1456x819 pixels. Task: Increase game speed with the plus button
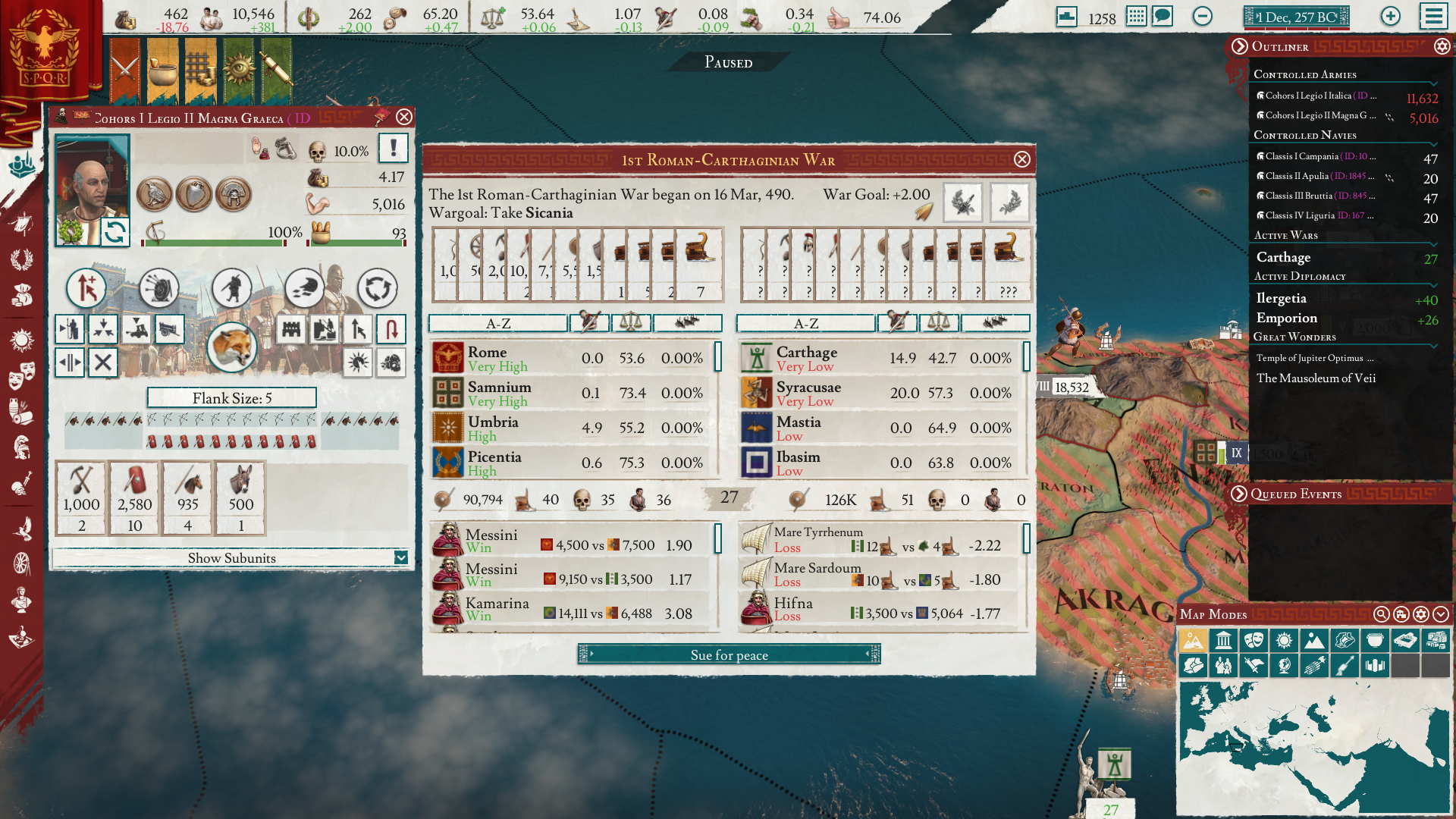click(1390, 17)
